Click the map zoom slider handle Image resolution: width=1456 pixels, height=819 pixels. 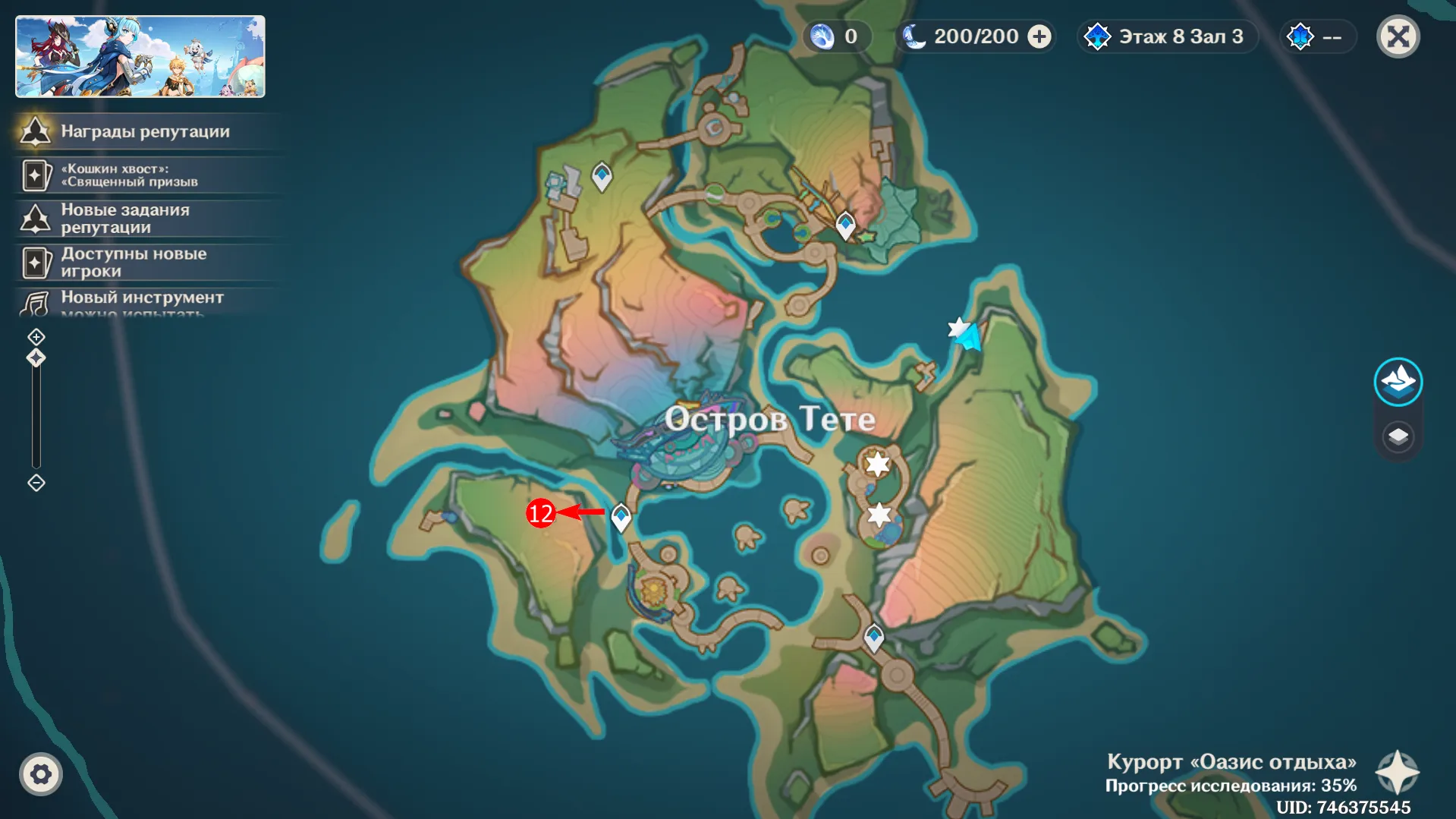pos(36,358)
